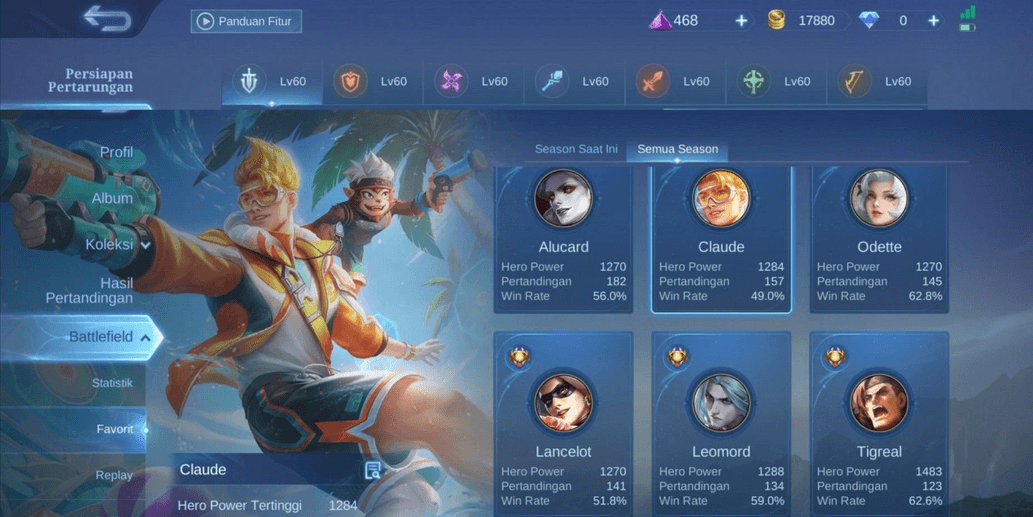Open Claude's hero detail icon
This screenshot has height=517, width=1033.
point(373,470)
